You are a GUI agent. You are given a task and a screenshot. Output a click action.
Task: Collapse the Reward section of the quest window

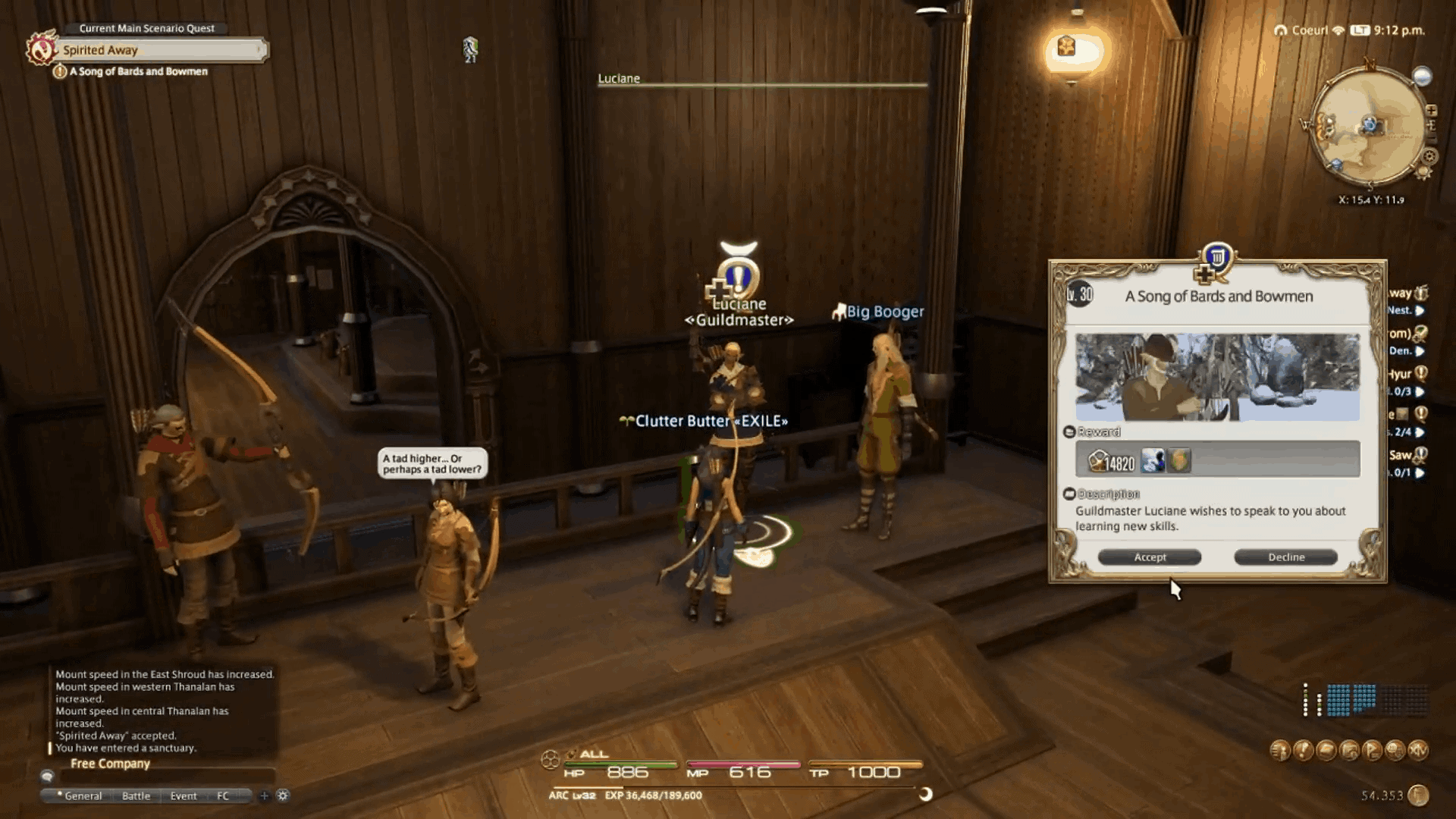(x=1071, y=432)
